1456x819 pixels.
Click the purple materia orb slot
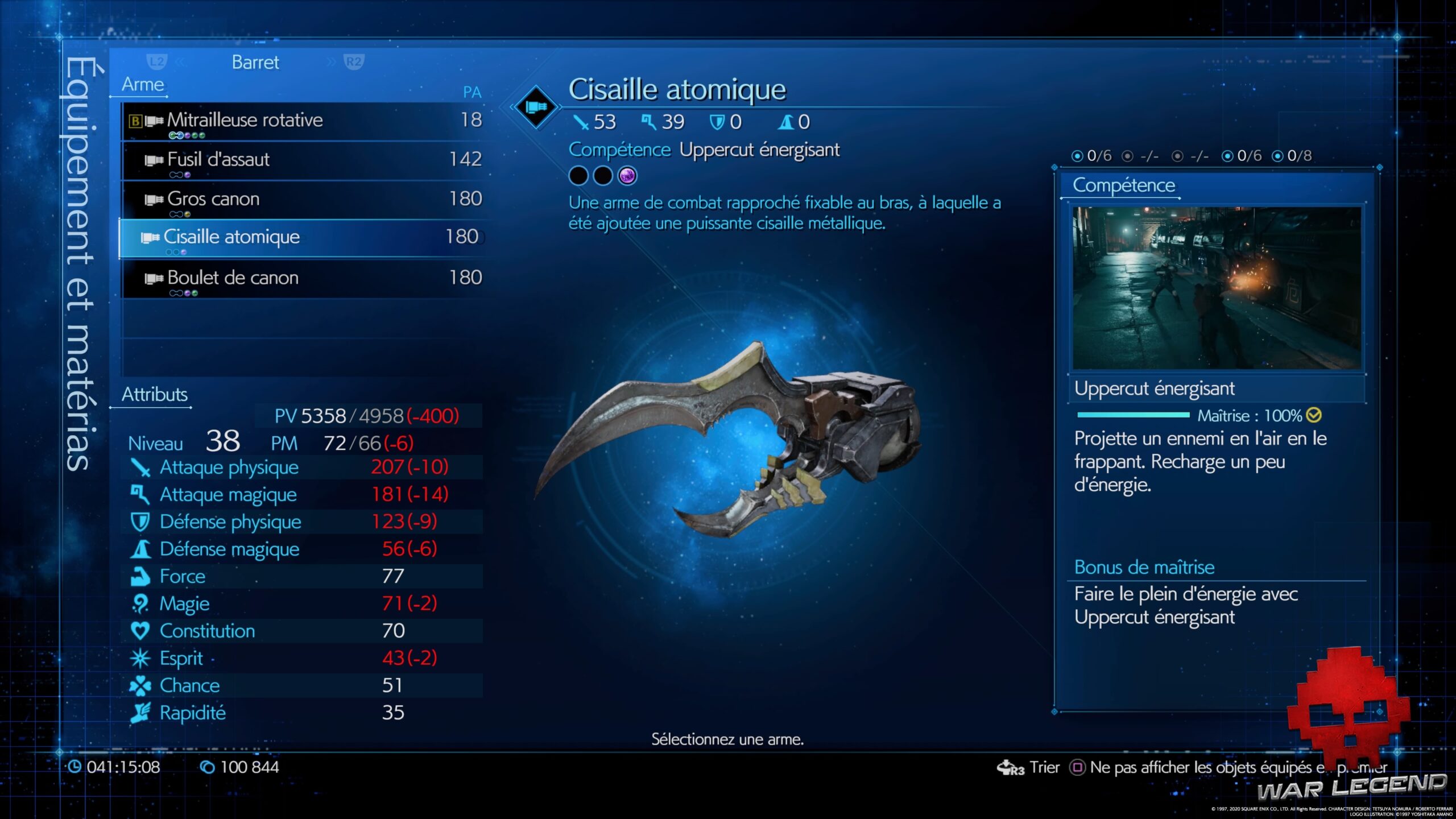pos(627,176)
